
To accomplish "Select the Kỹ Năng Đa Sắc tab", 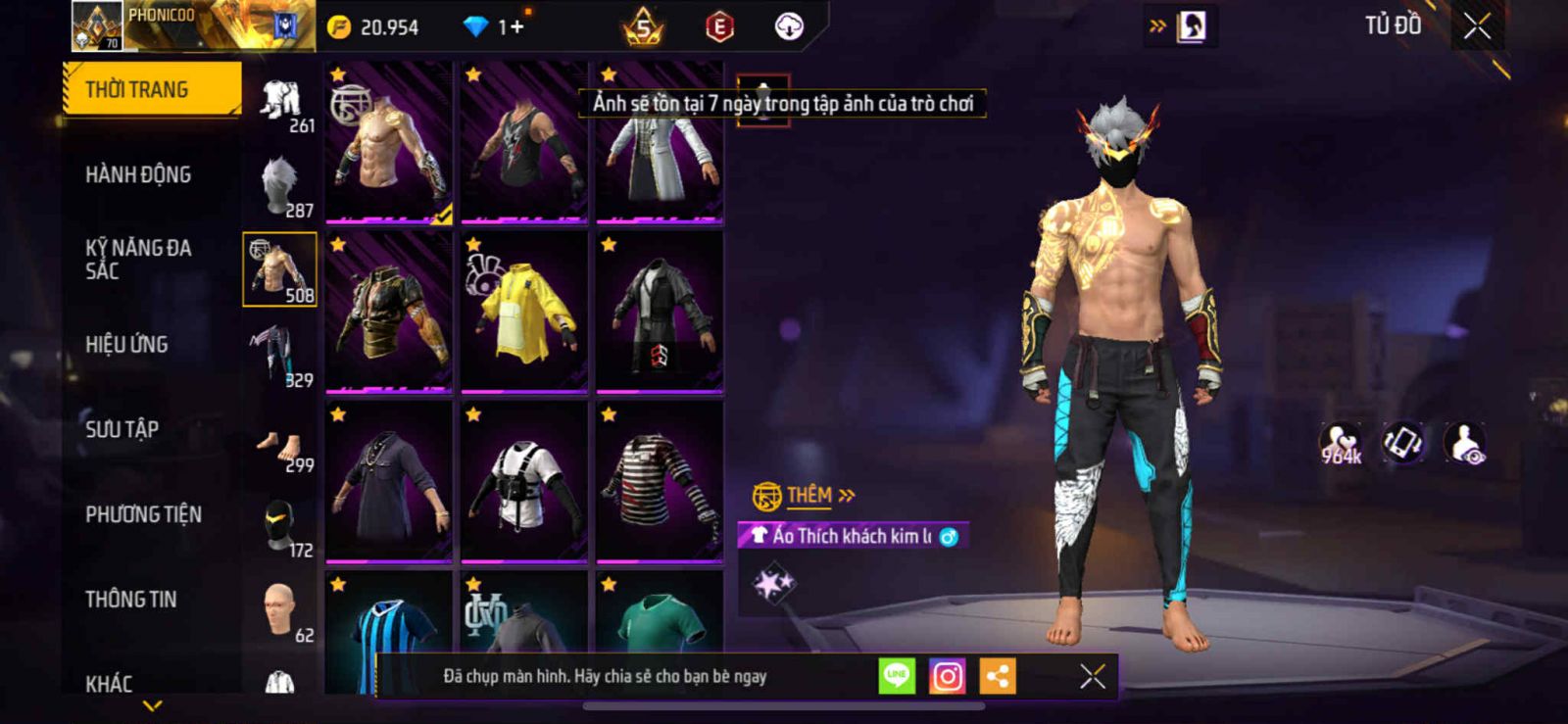I will [138, 260].
